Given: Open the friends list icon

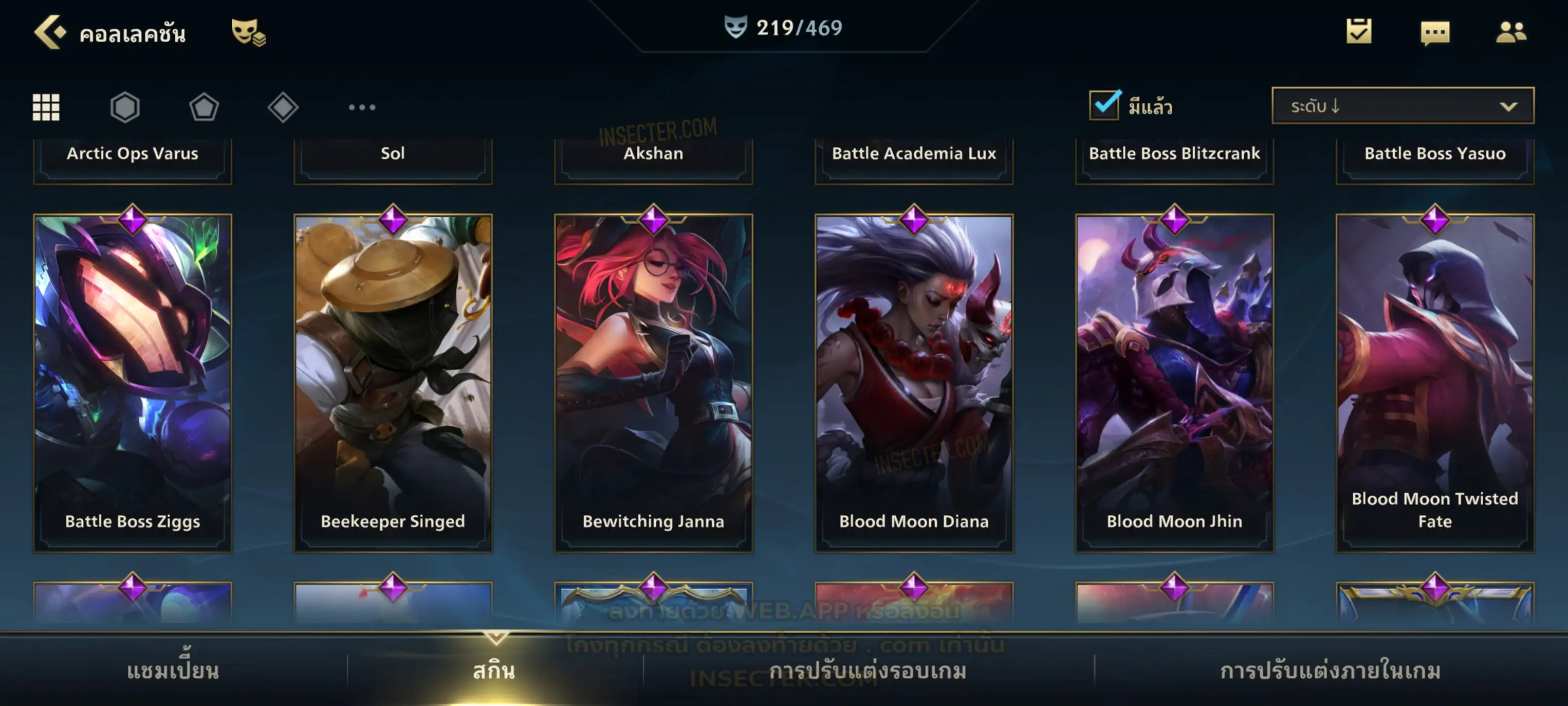Looking at the screenshot, I should pos(1510,32).
